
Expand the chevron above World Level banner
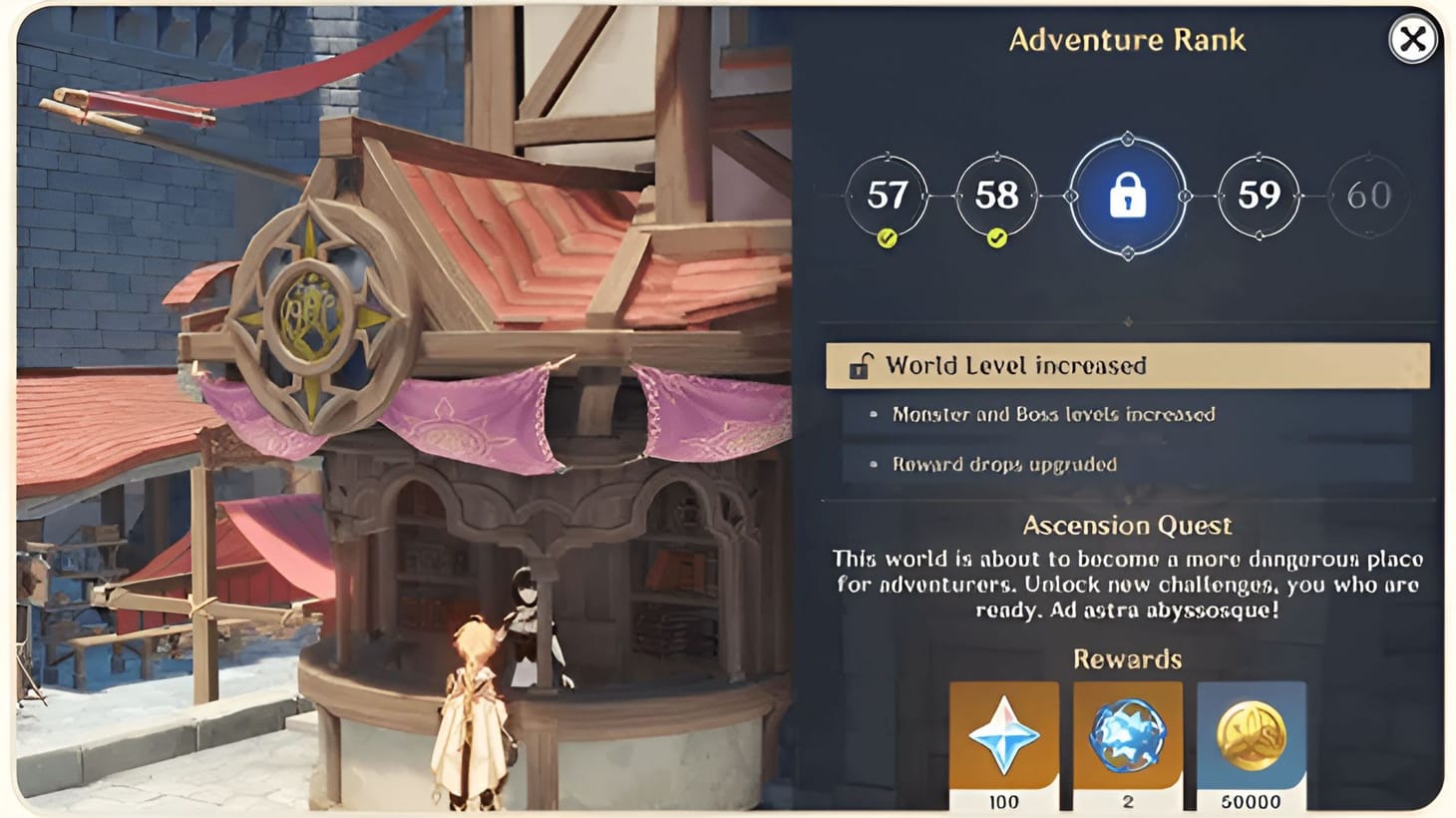(x=1128, y=321)
